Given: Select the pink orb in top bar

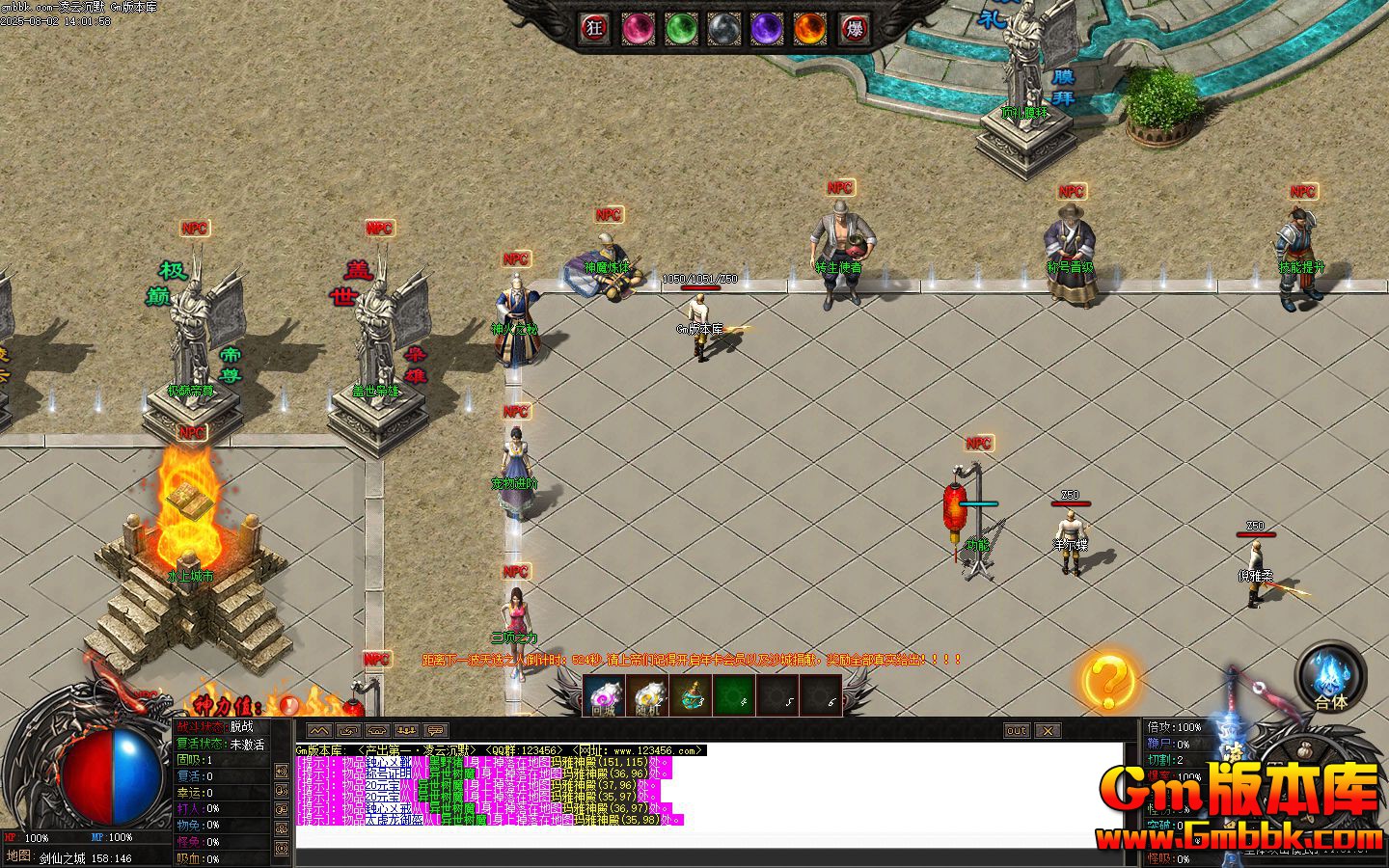Looking at the screenshot, I should click(638, 29).
